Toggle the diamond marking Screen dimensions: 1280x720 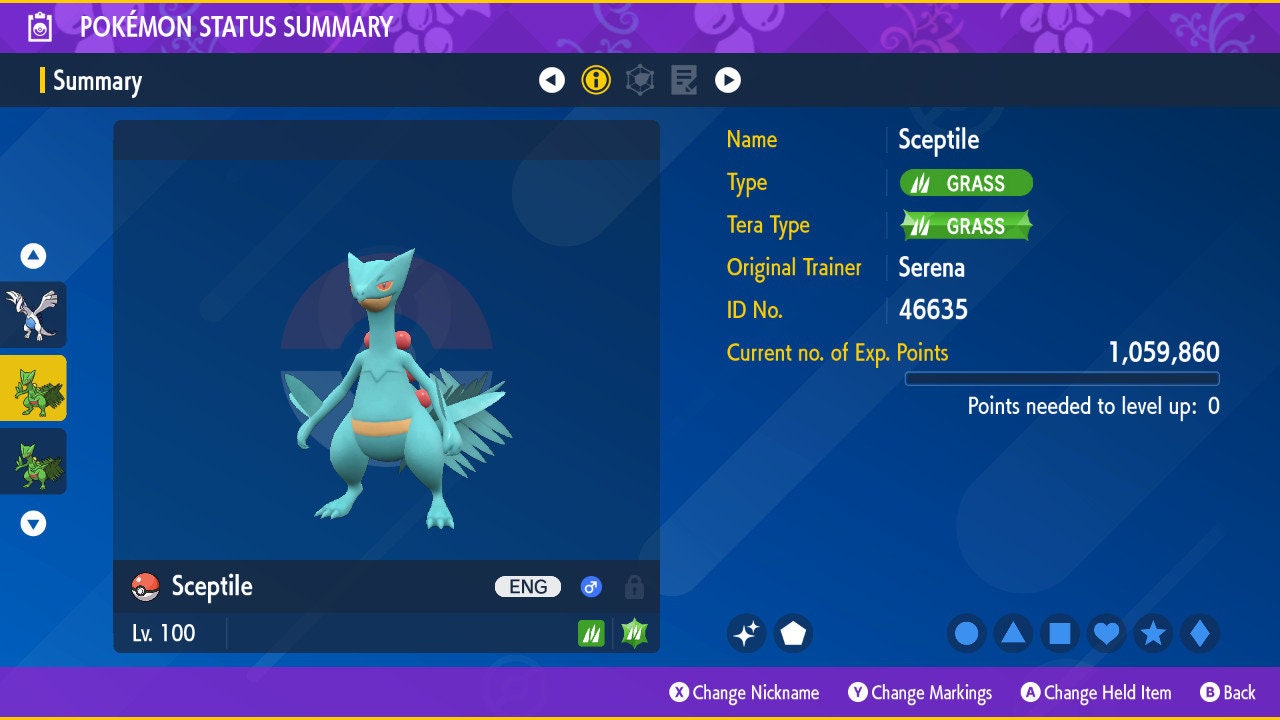1199,633
